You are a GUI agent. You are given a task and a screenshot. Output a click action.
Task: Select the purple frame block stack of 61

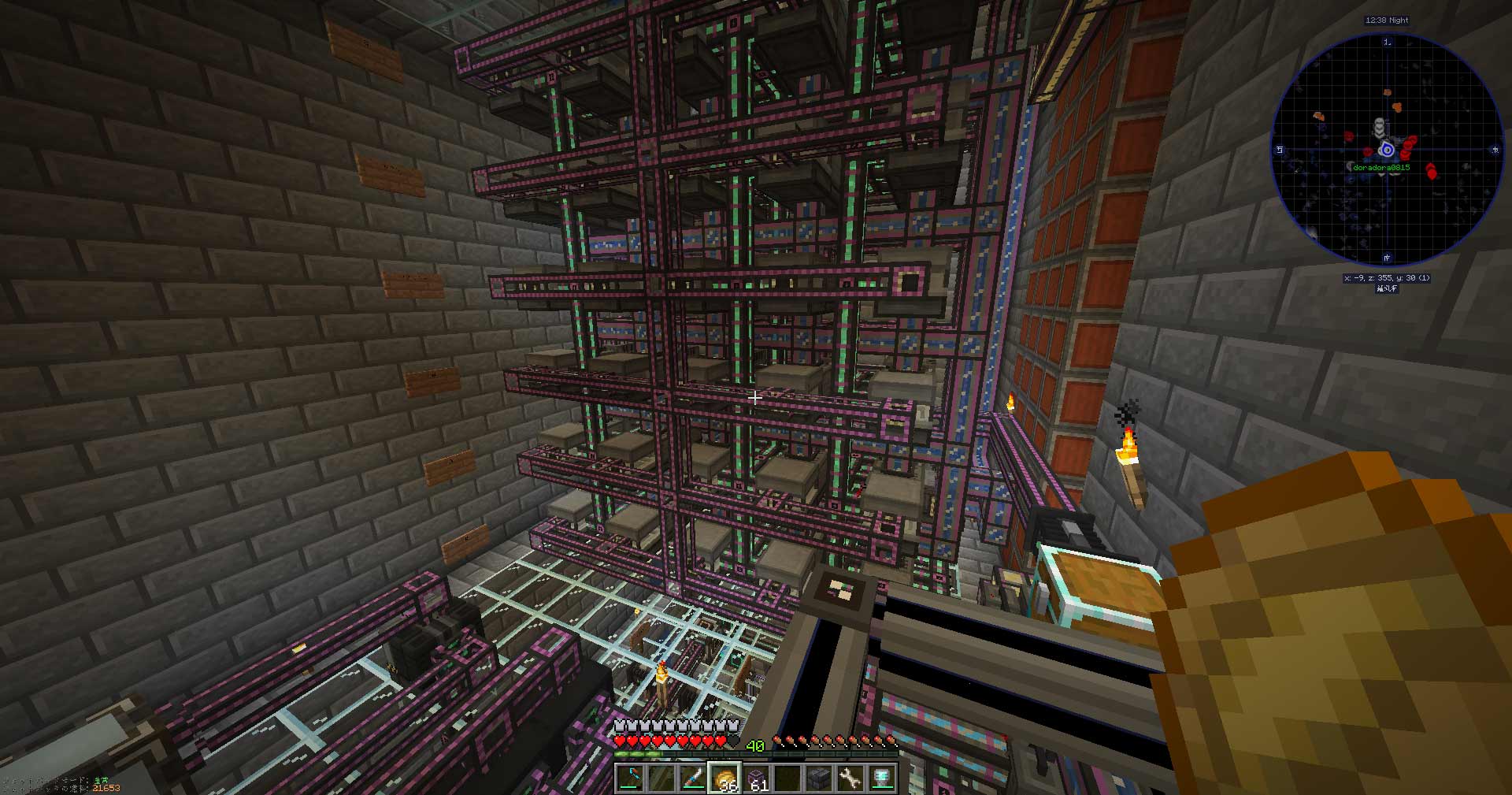point(757,778)
